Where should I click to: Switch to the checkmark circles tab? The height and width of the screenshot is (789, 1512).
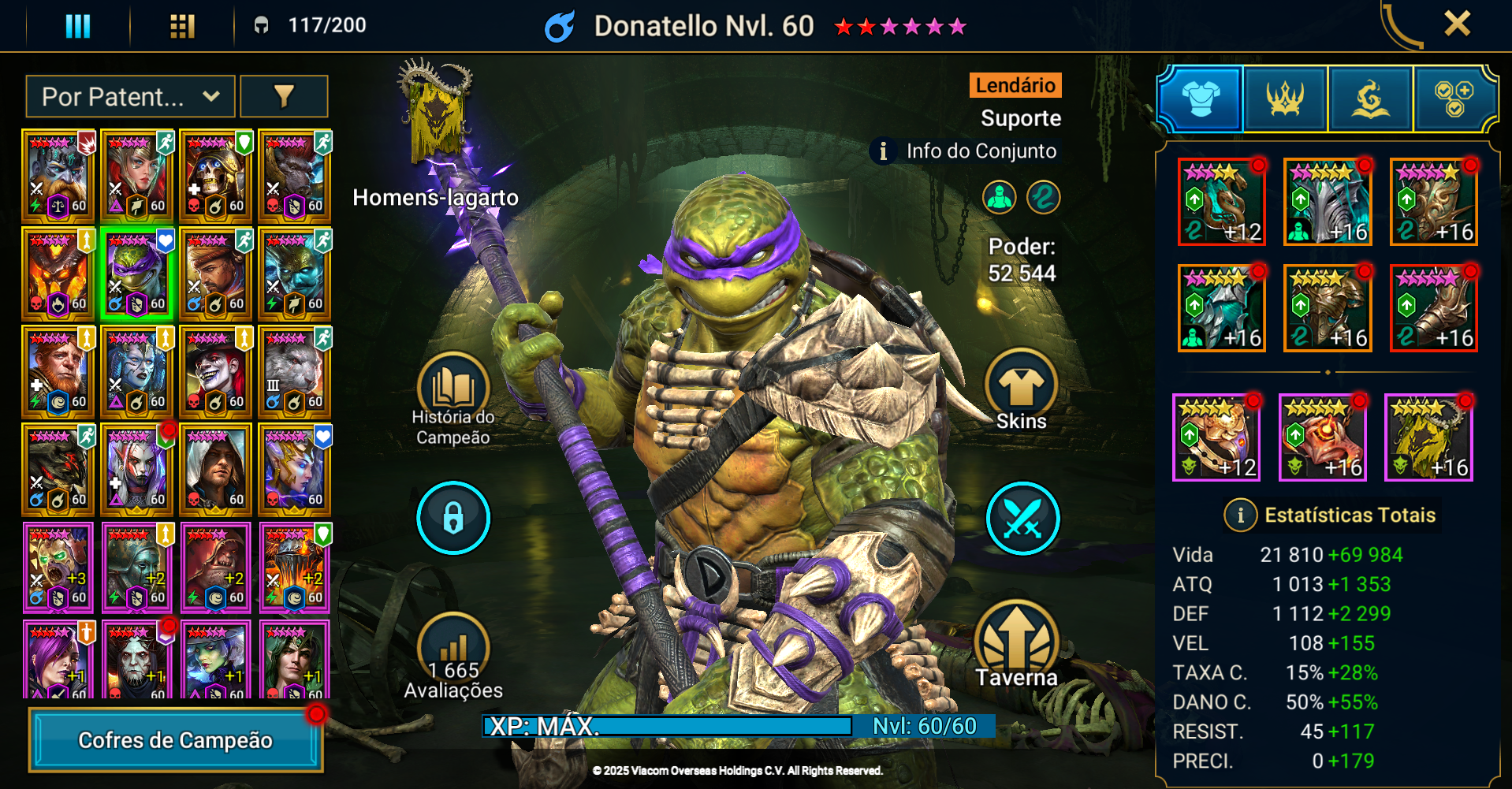point(1454,99)
